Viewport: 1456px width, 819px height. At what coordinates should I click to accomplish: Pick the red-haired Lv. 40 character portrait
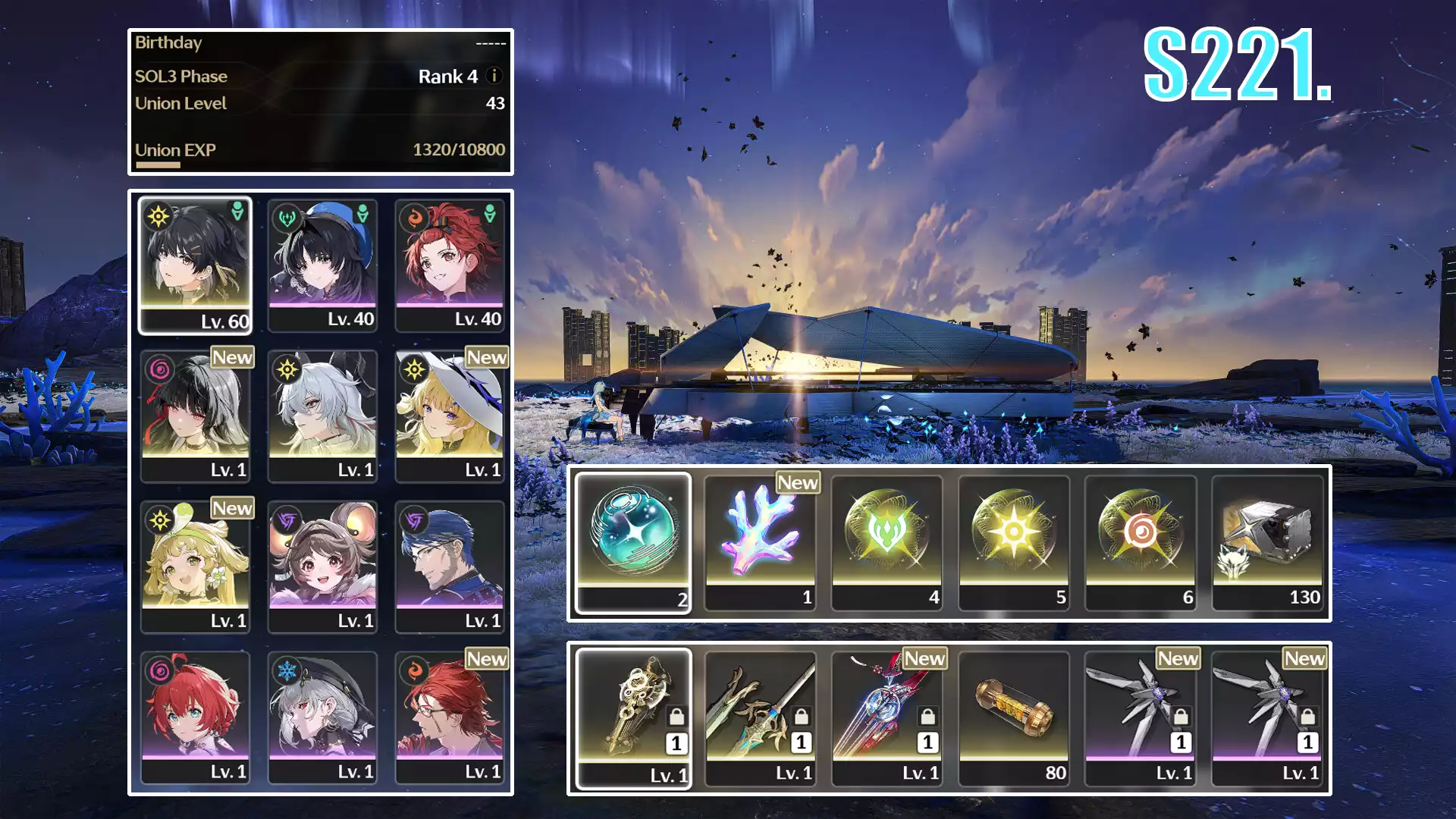(x=450, y=264)
